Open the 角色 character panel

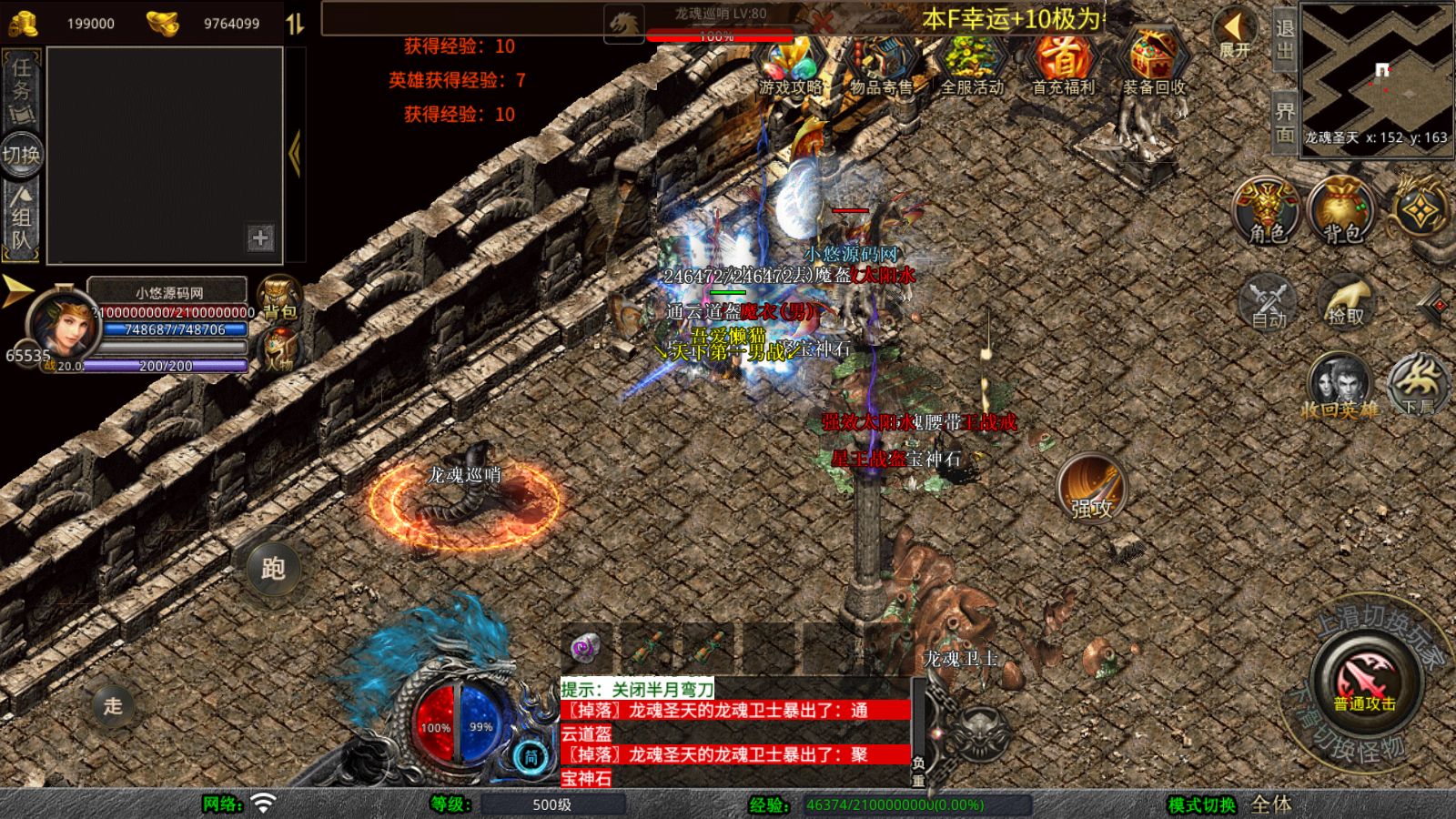click(1267, 210)
